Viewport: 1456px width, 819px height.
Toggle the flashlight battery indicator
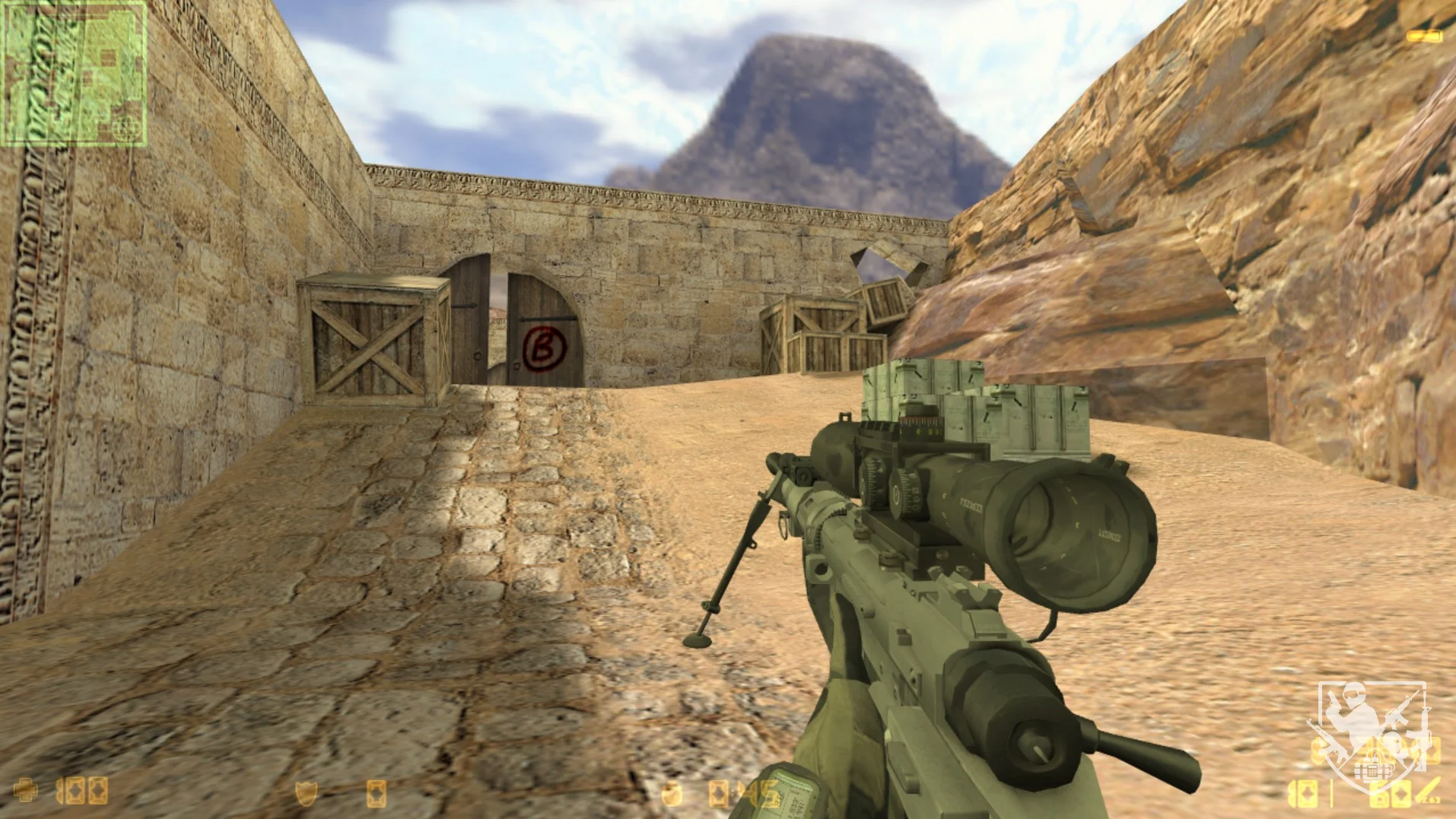1424,36
